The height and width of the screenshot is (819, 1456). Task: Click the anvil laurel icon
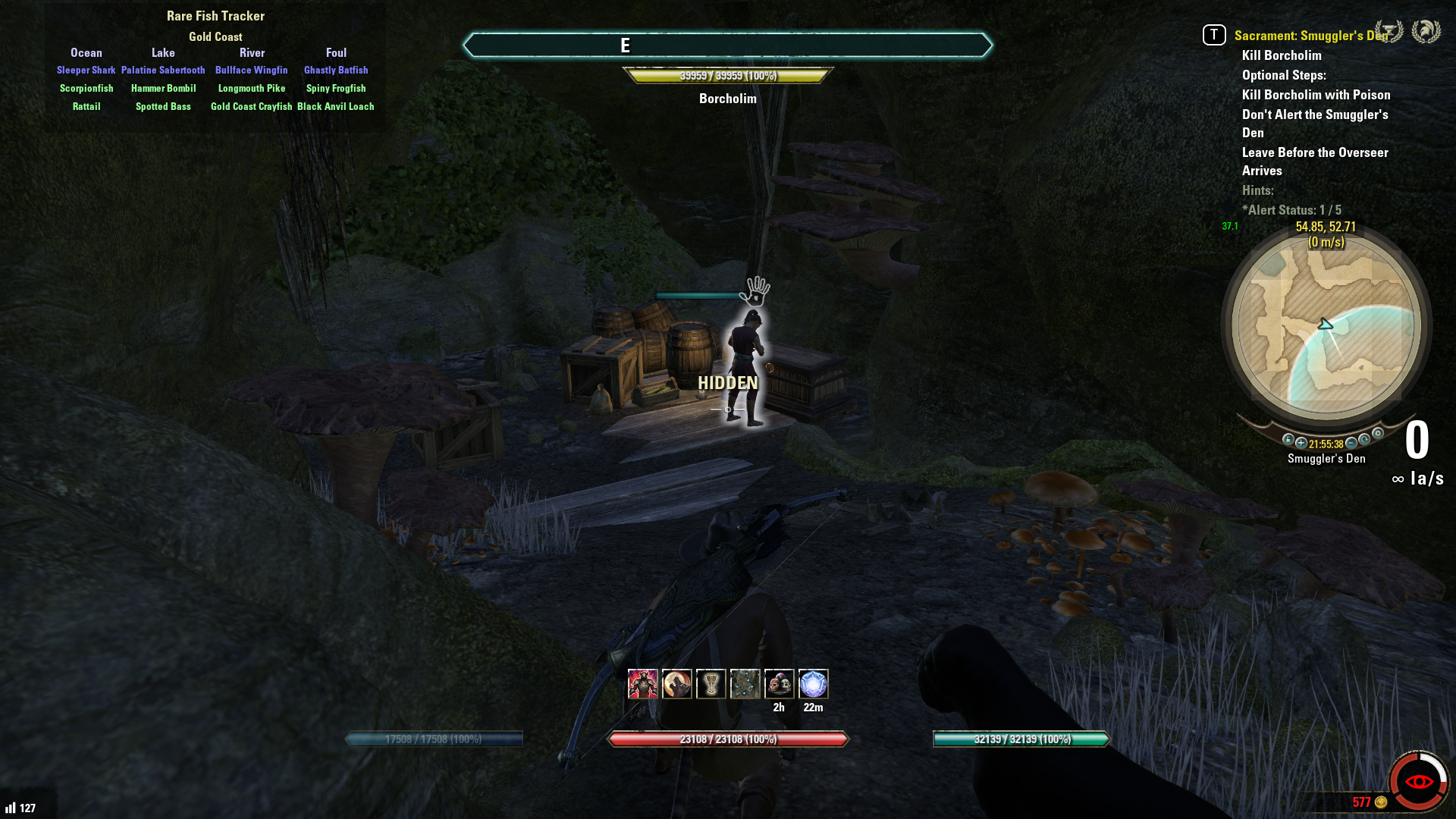click(1389, 32)
